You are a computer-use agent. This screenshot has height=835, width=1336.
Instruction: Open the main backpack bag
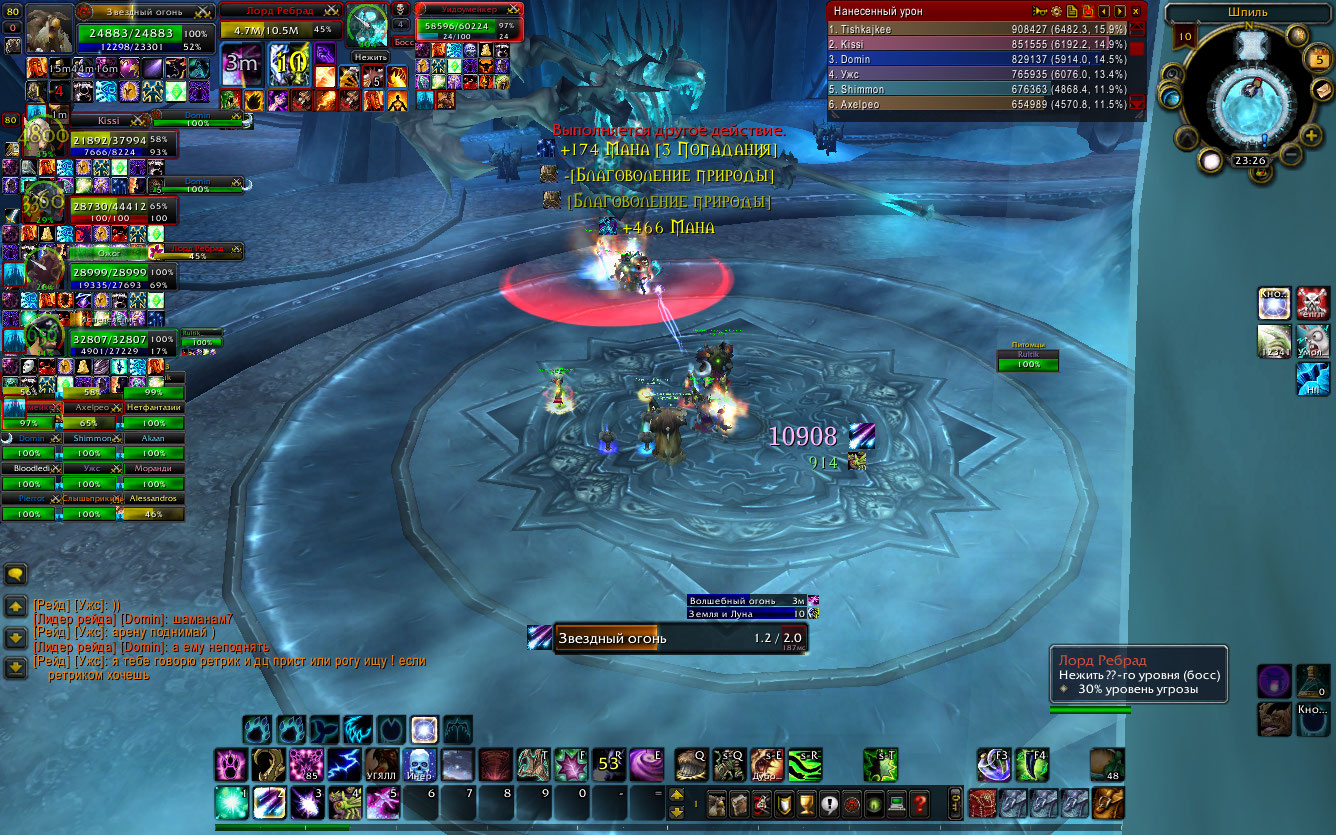[1107, 803]
